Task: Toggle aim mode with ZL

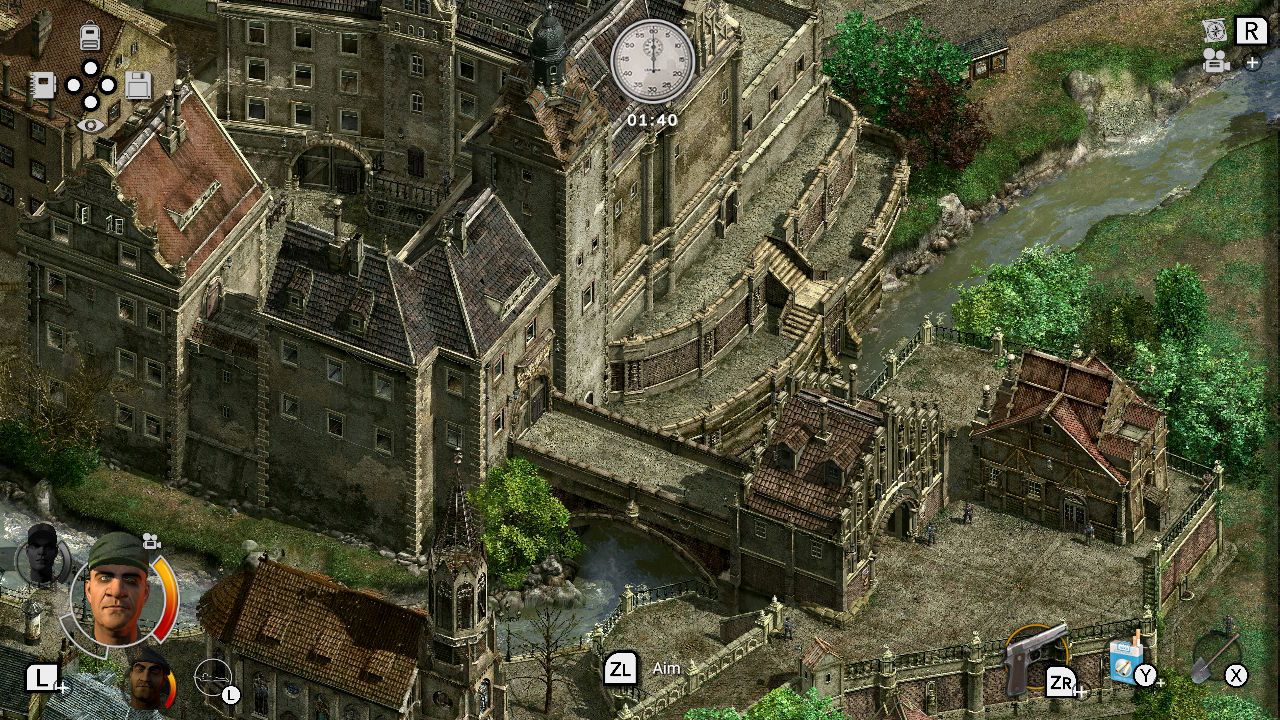Action: (622, 667)
